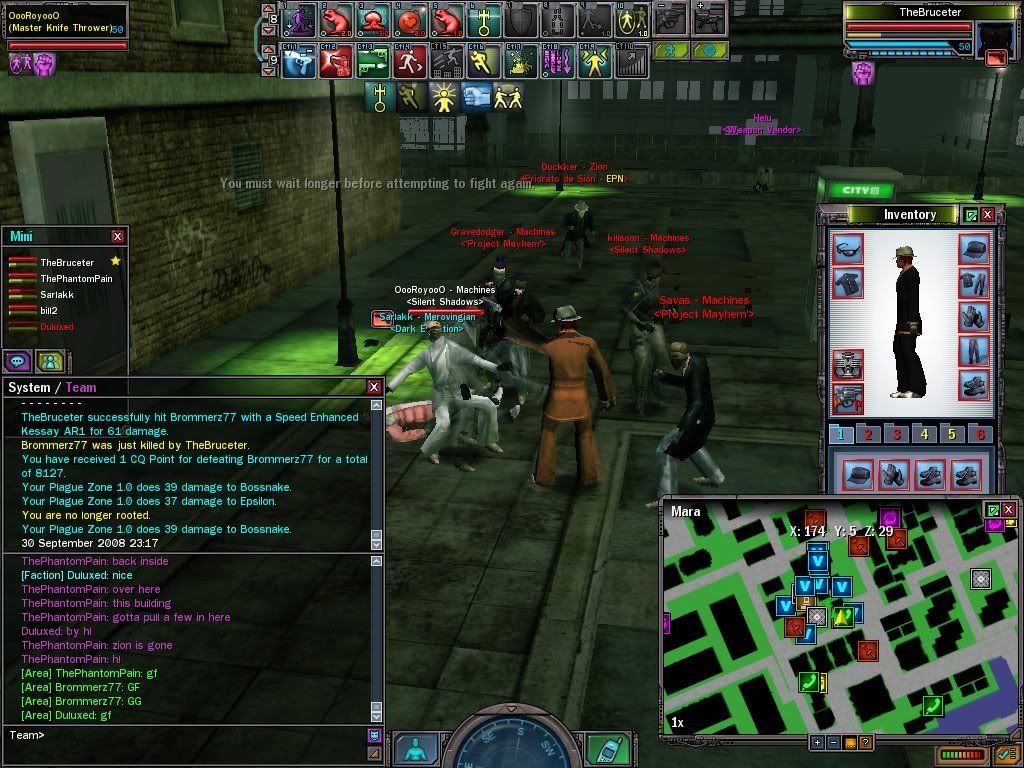
Task: Close the Inventory window
Action: [x=988, y=215]
